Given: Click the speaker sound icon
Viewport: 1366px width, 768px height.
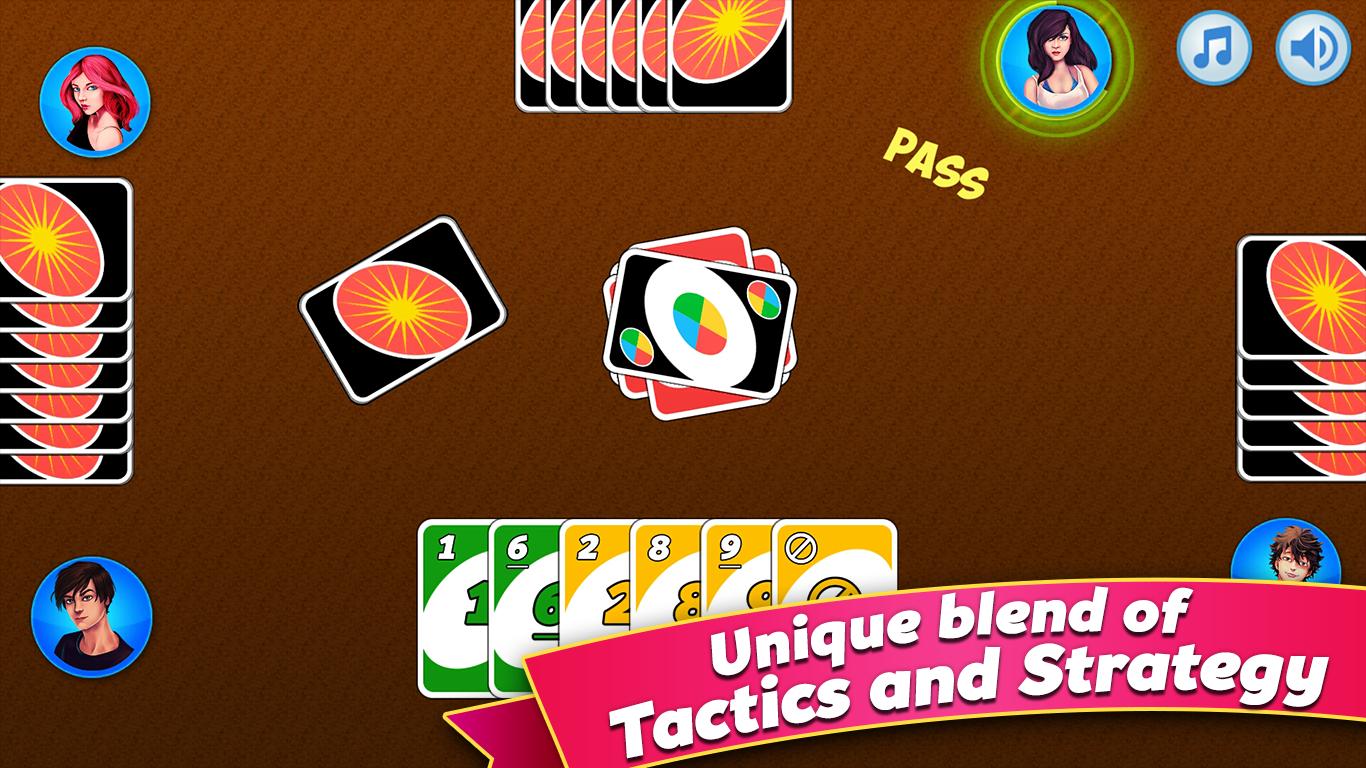Looking at the screenshot, I should click(x=1311, y=45).
